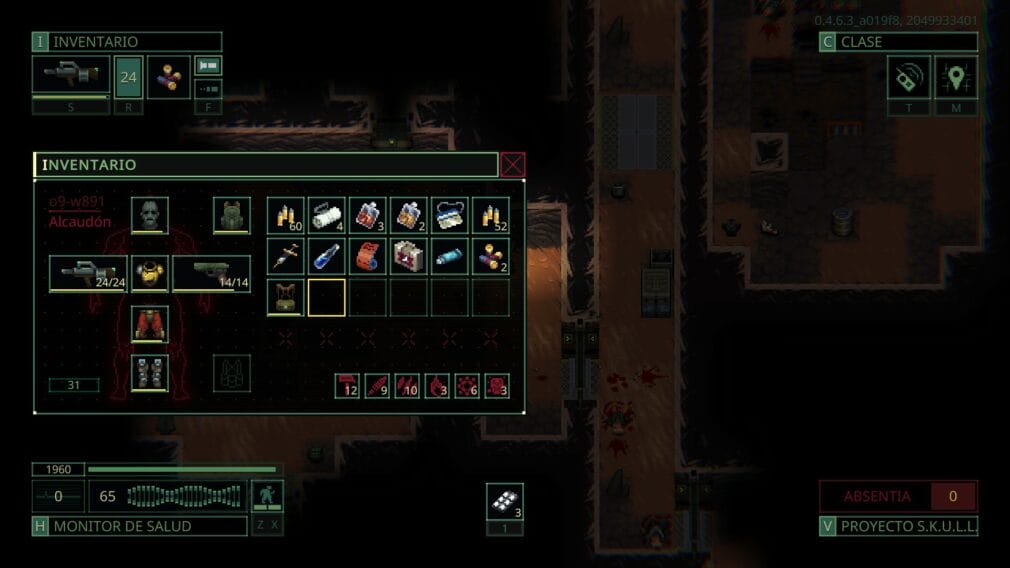
Task: Select the bandage roll with count 4
Action: click(327, 215)
